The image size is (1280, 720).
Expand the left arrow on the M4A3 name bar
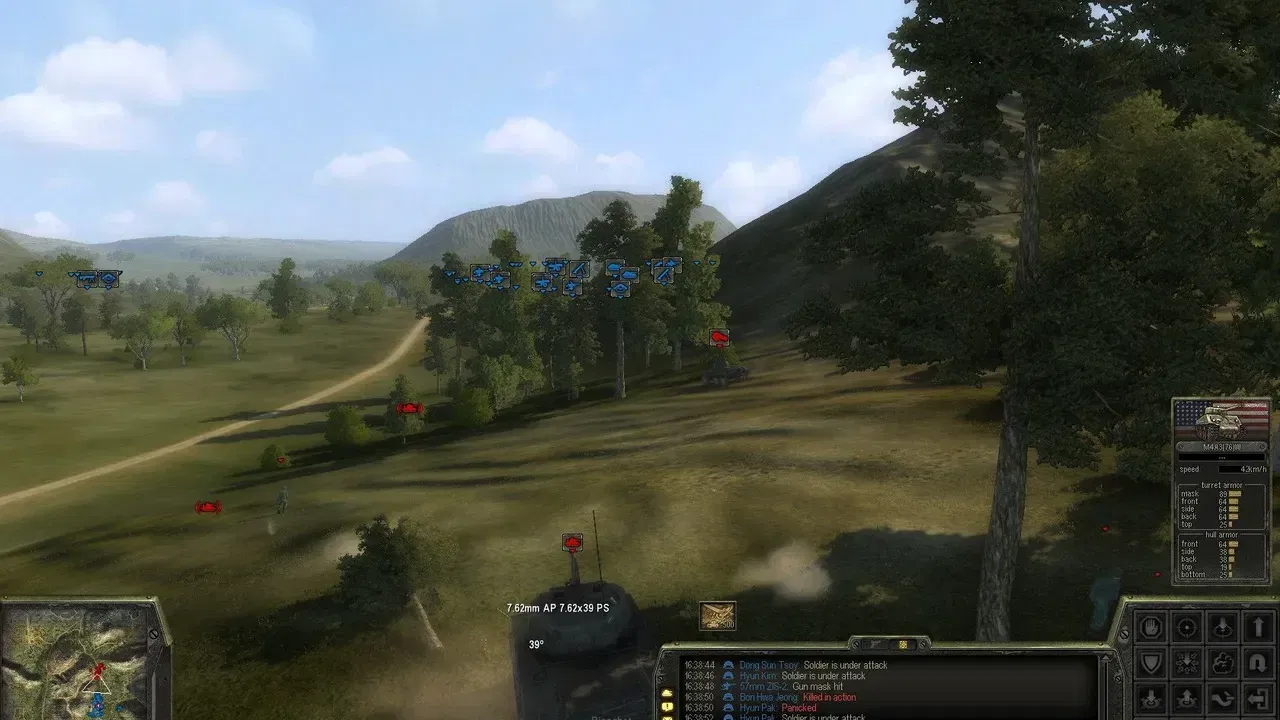click(1181, 446)
